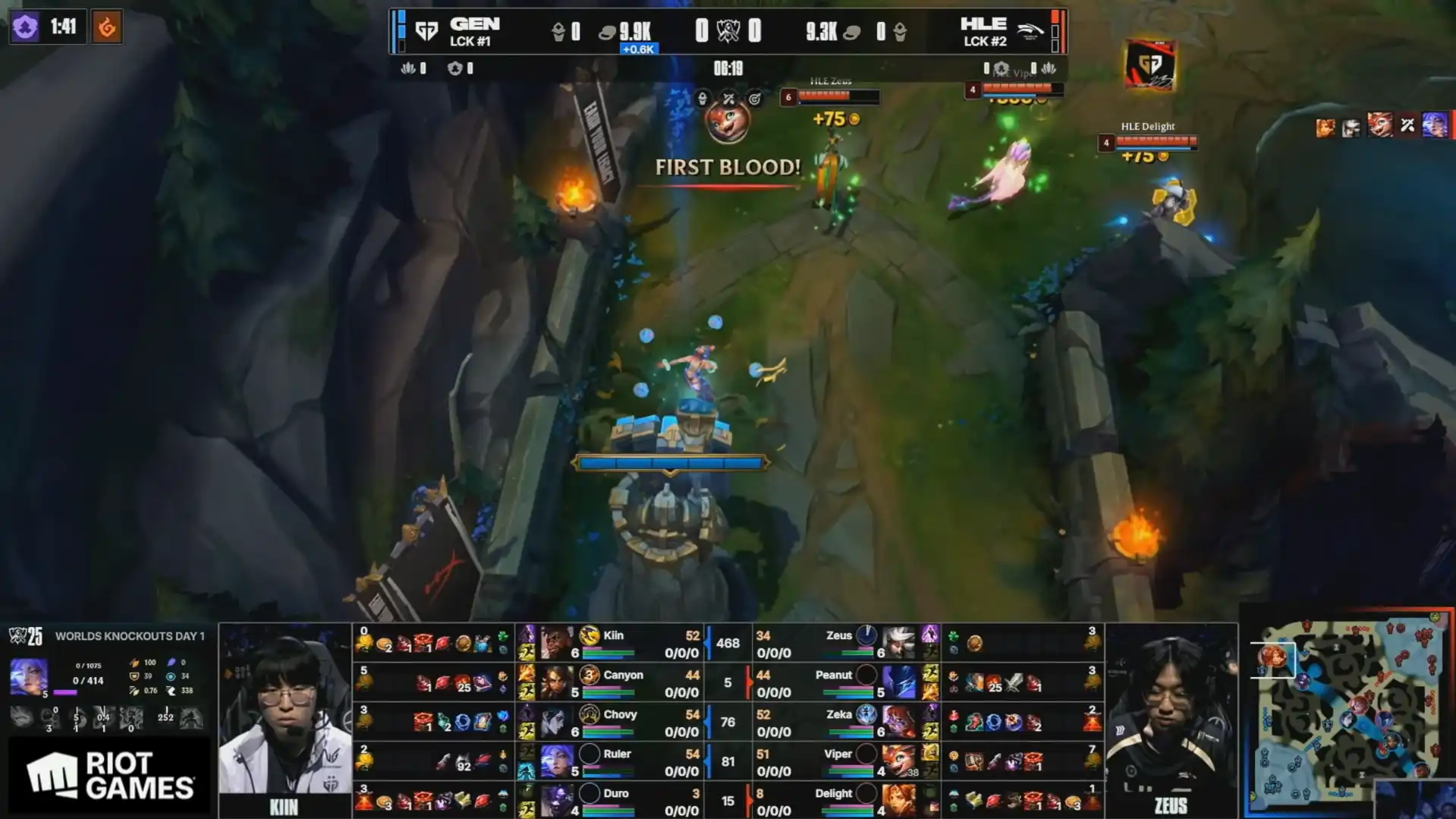Click the orange flame objective icon
The height and width of the screenshot is (819, 1456).
tap(107, 27)
